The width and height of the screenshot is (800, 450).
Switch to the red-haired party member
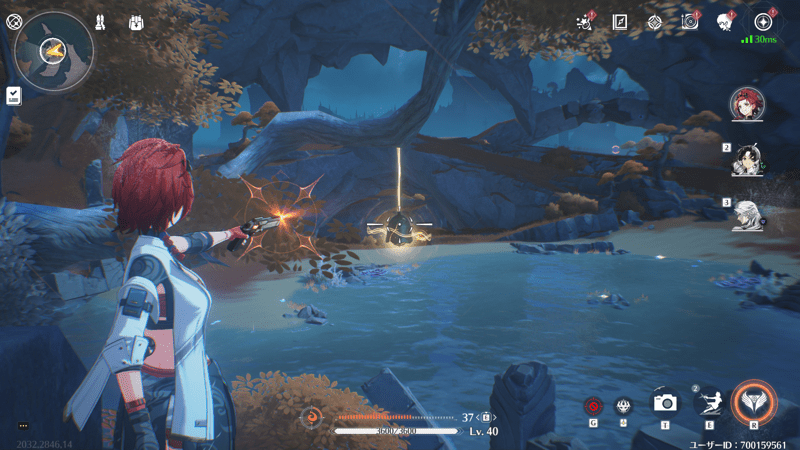[x=747, y=102]
